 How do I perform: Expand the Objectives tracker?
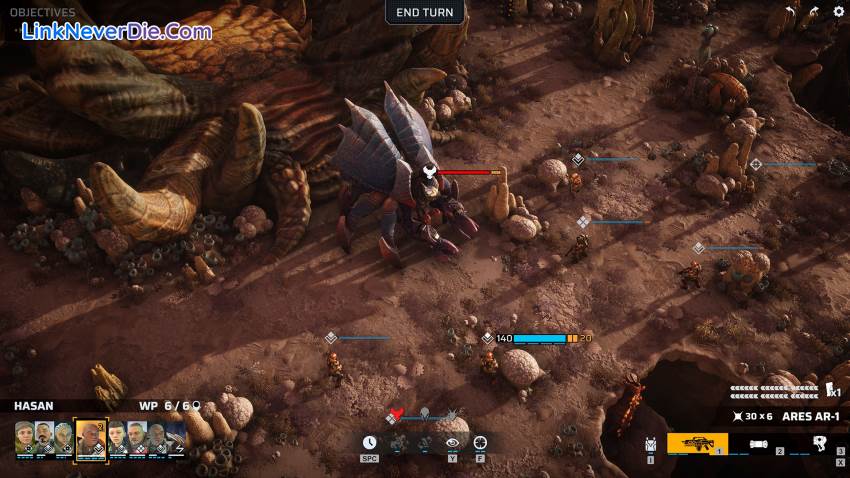pos(44,13)
